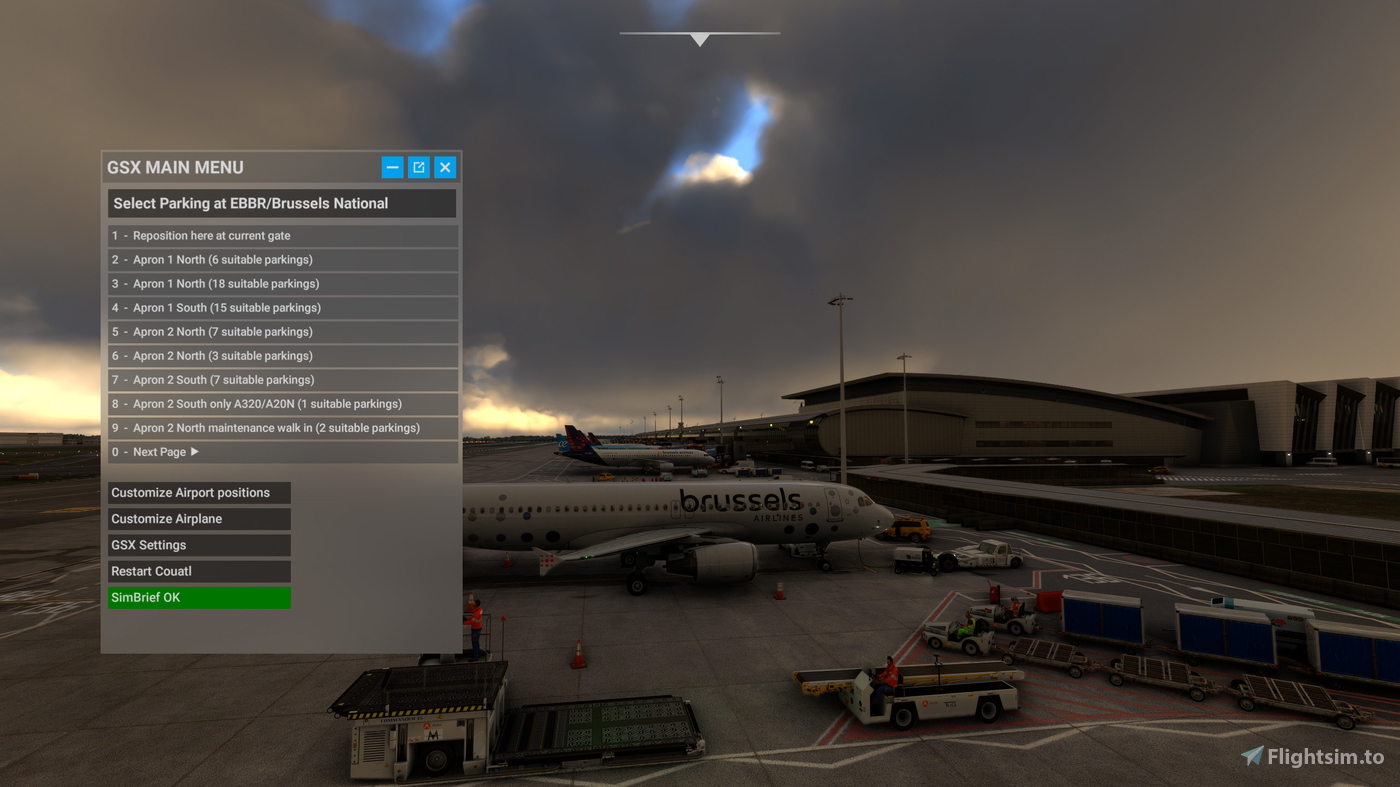Go to the Next Page of parking options
This screenshot has height=787, width=1400.
(283, 451)
